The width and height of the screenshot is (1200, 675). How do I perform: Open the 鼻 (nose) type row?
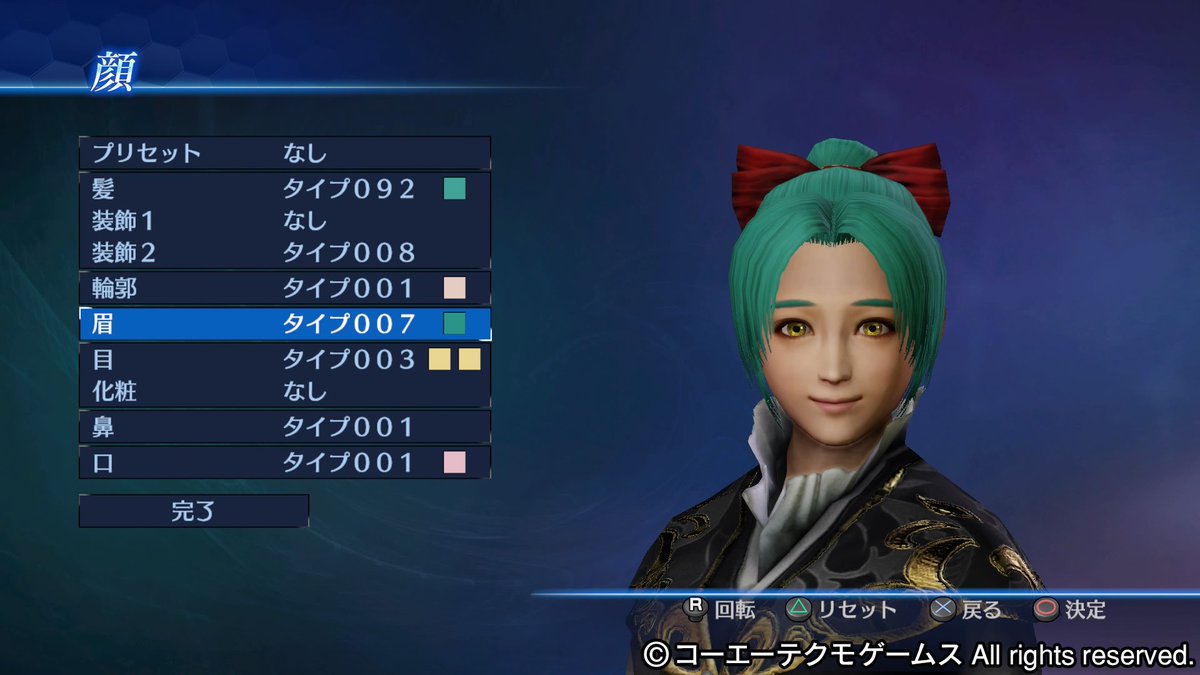point(284,427)
